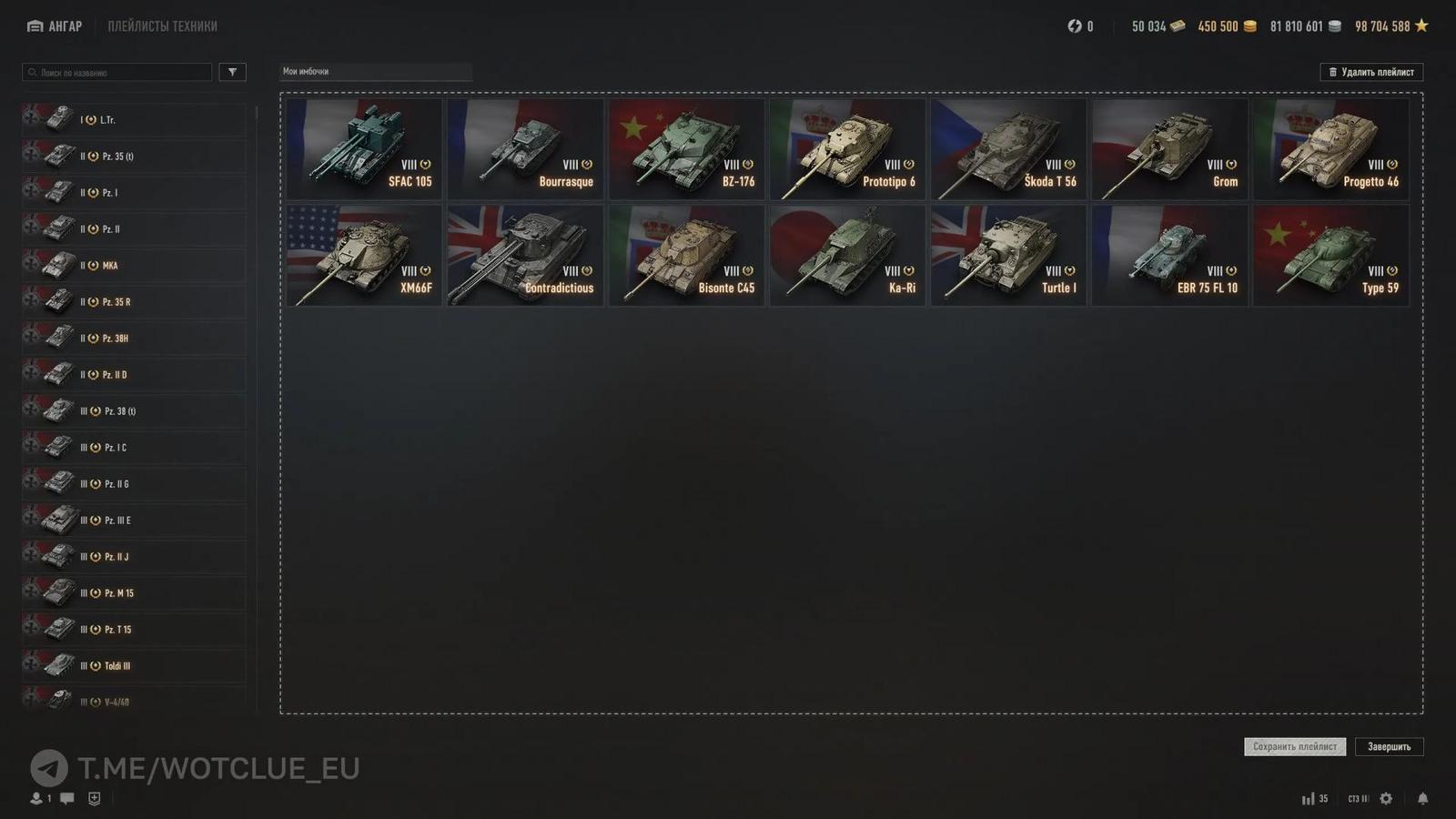Screen dimensions: 1456x819
Task: Click the trash icon on Удалить плейлист
Action: pyautogui.click(x=1332, y=72)
